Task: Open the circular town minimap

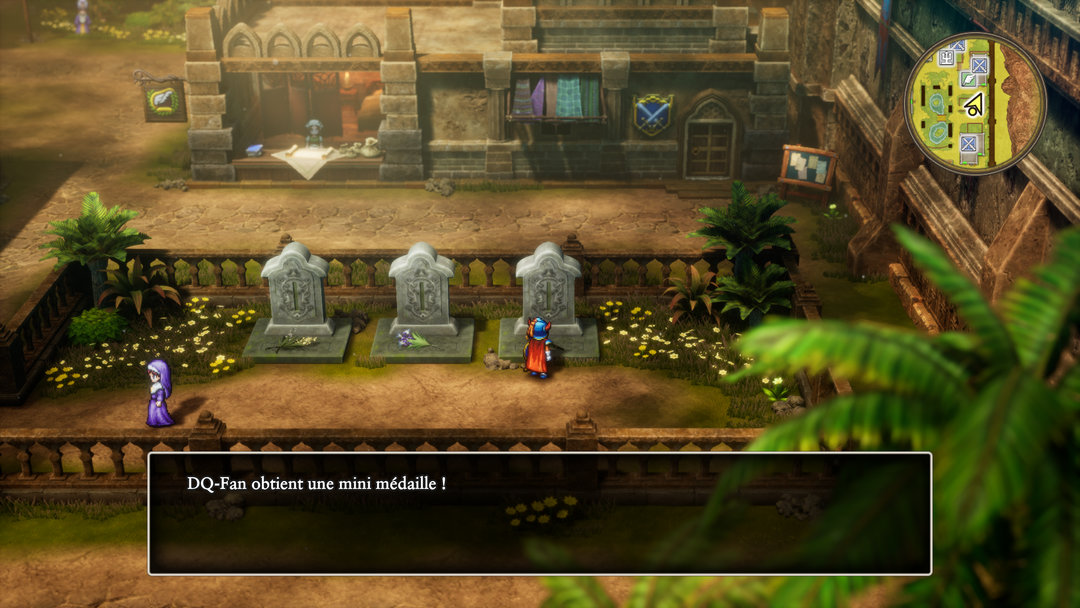Action: (x=974, y=103)
